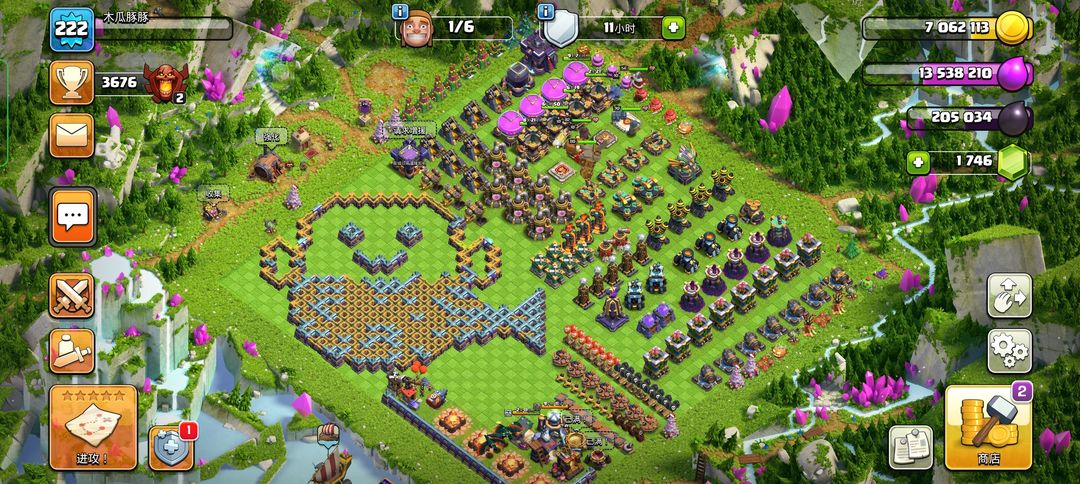Open the shield icon with red notification
1080x484 pixels.
click(x=170, y=447)
